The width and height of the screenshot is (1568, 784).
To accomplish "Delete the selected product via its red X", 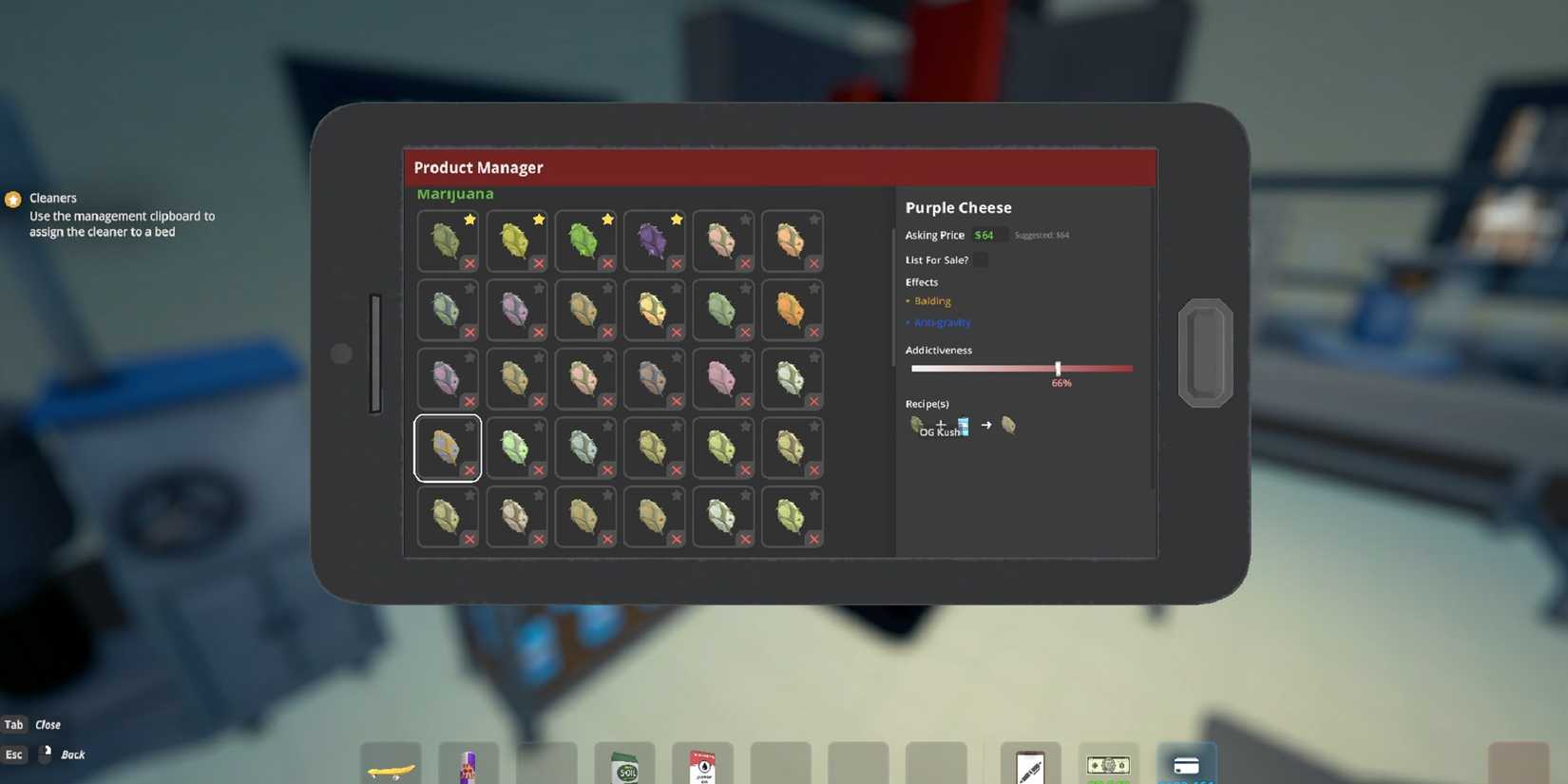I will (x=470, y=470).
